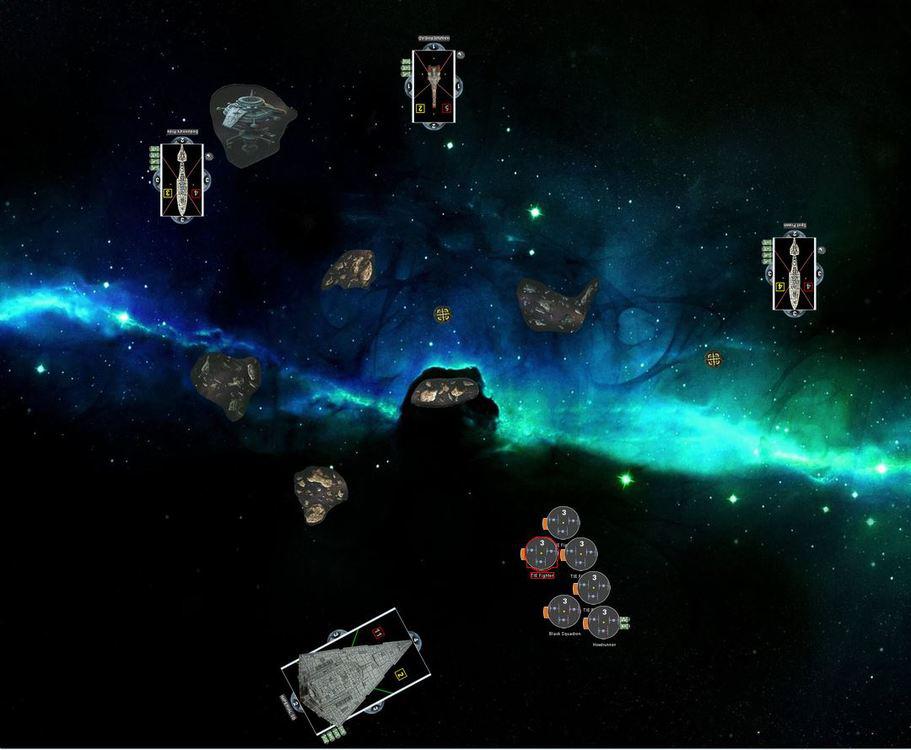Select the red-outlined TIE Fighter squadron
Viewport: 911px width, 750px height.
(541, 552)
